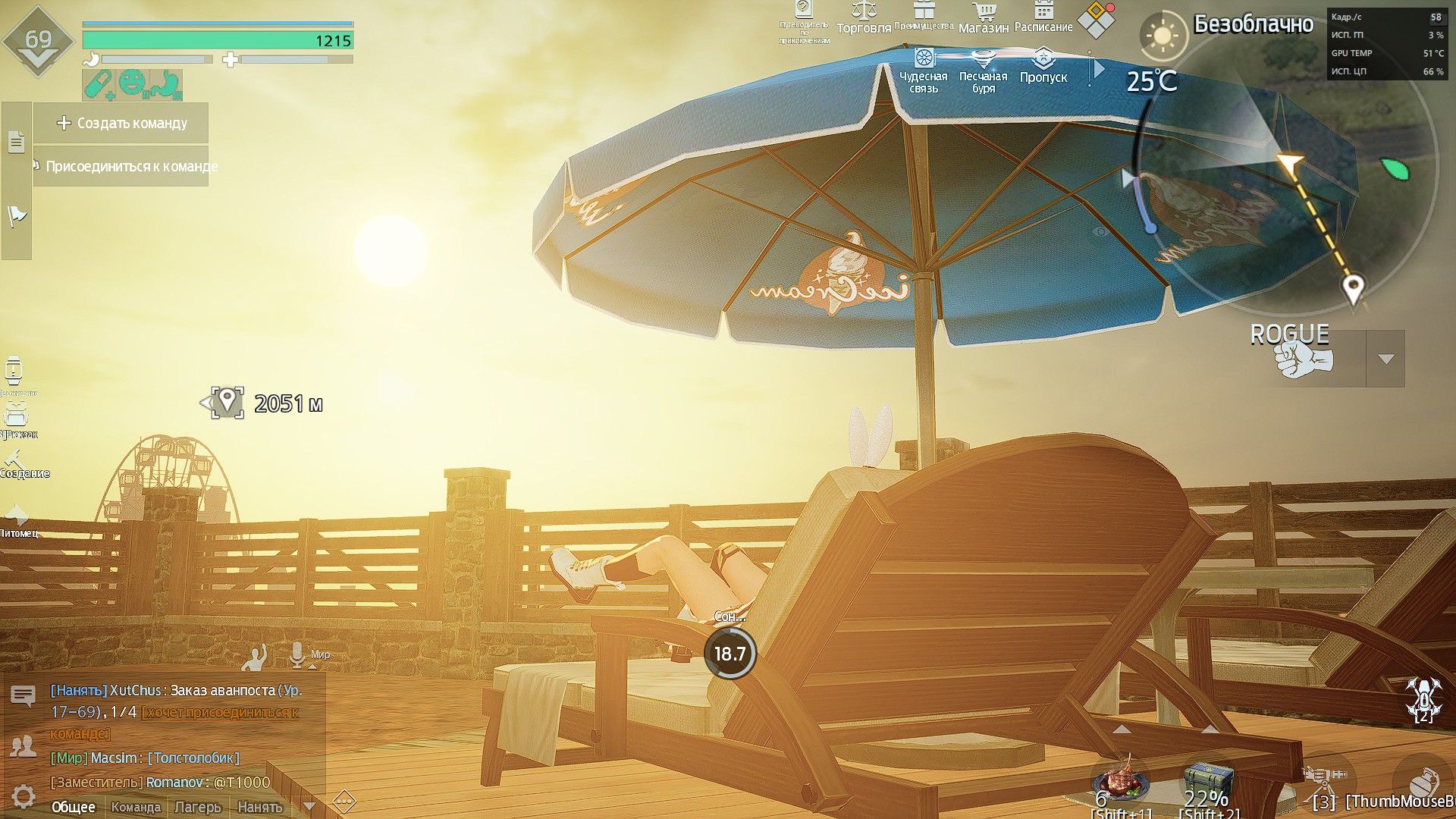Image resolution: width=1456 pixels, height=819 pixels.
Task: Open the Преимущества benefits gift icon
Action: point(924,15)
